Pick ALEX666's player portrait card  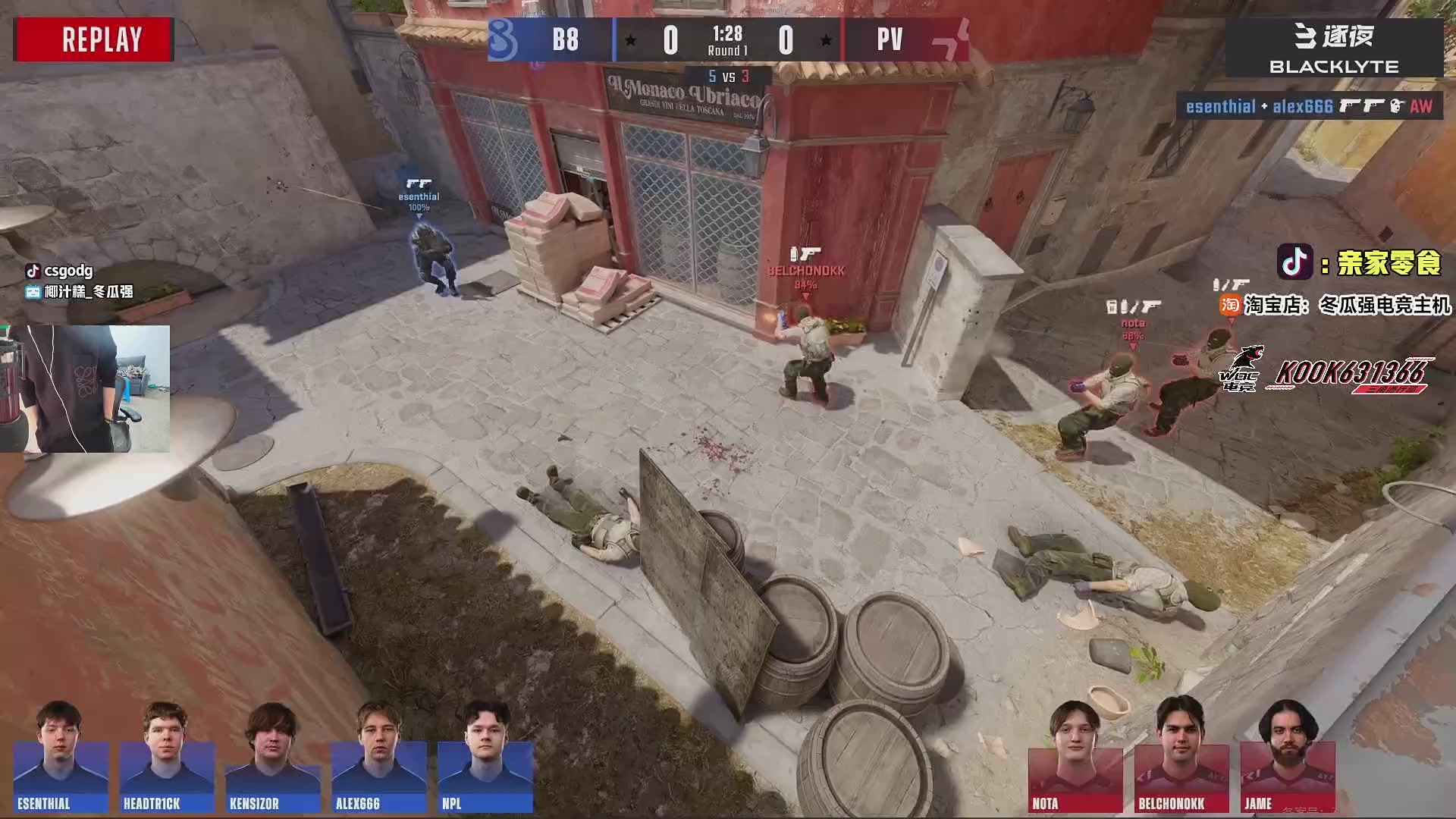click(x=378, y=757)
